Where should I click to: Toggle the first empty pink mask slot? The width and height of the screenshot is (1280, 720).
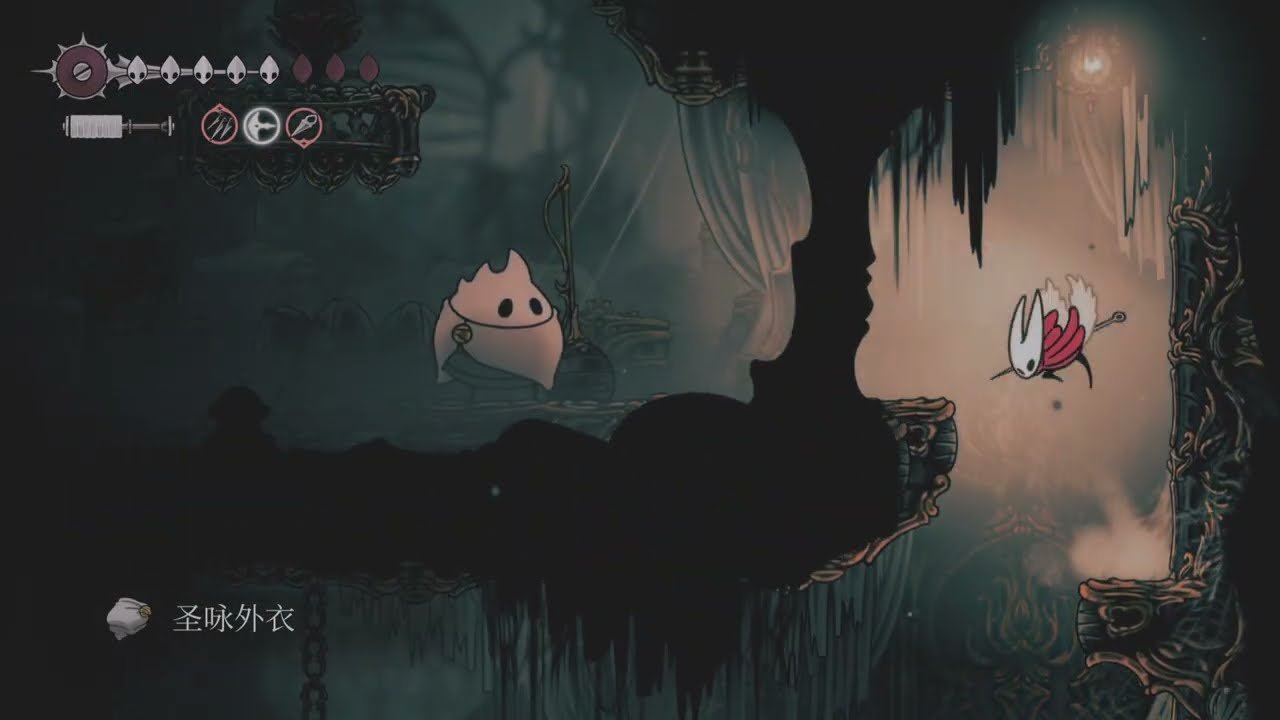pyautogui.click(x=300, y=68)
